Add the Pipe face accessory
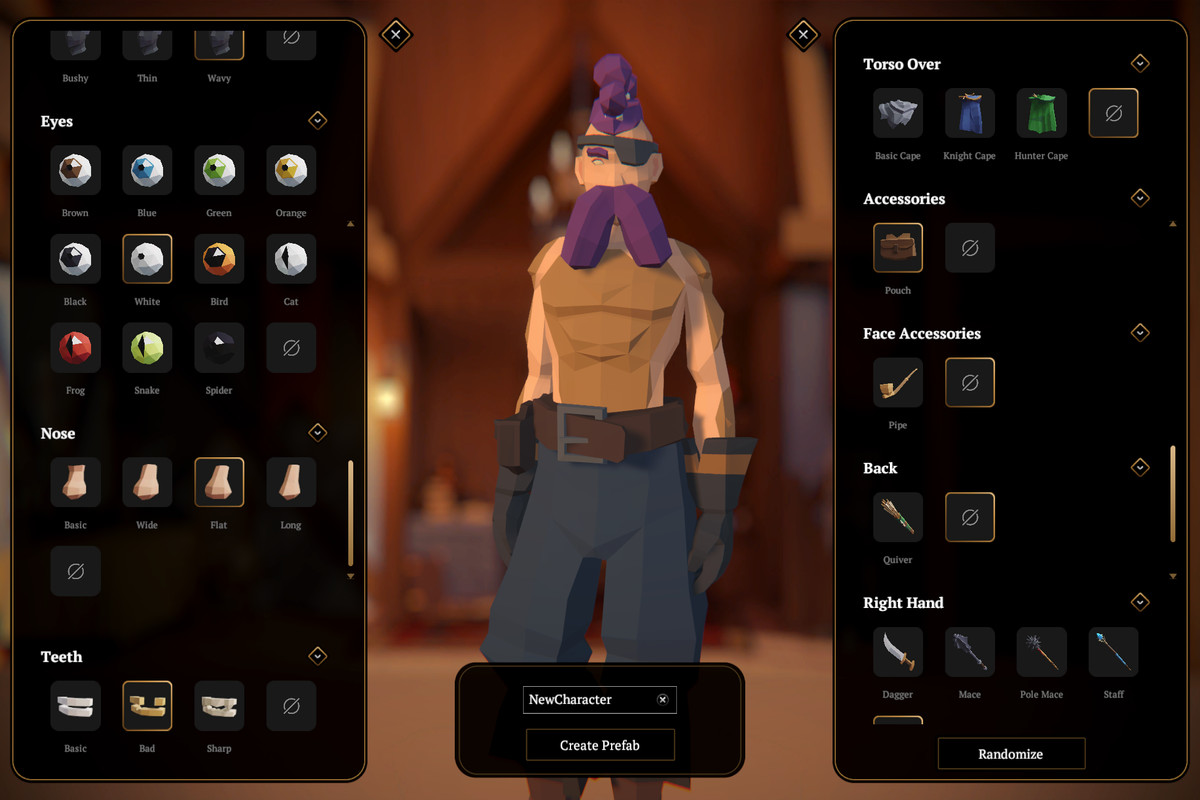The width and height of the screenshot is (1200, 800). point(897,382)
